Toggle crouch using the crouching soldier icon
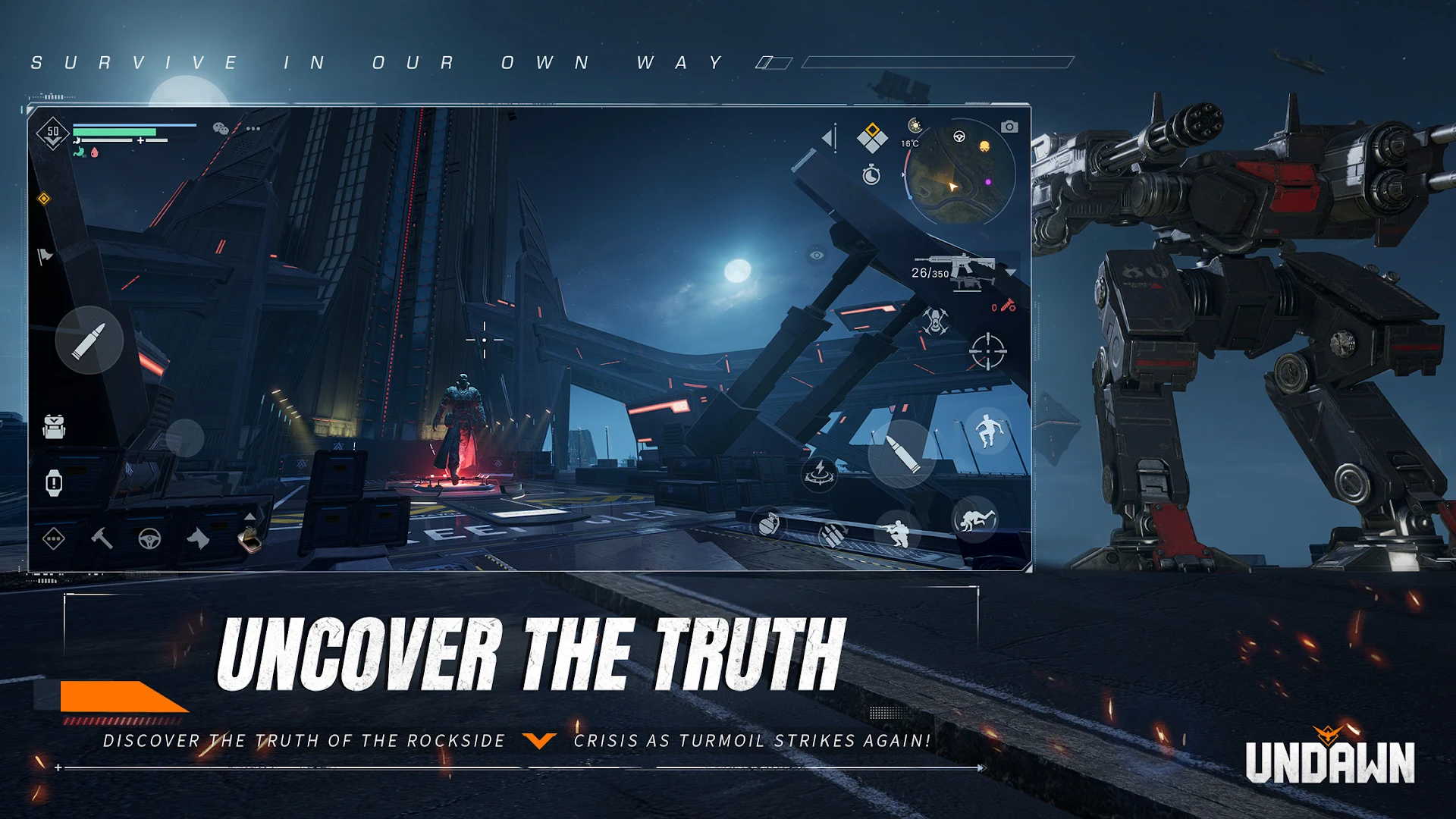This screenshot has height=819, width=1456. tap(899, 533)
